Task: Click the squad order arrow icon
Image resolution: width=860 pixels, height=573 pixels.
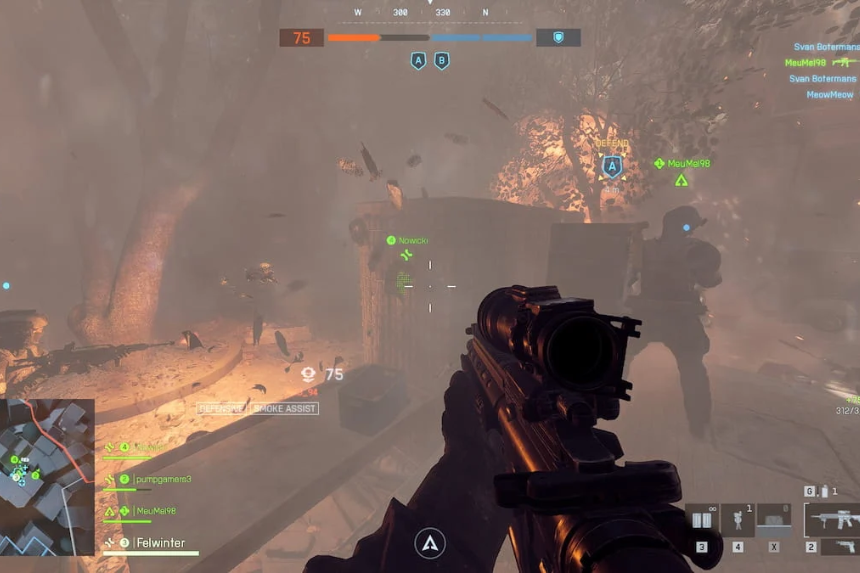Action: point(430,543)
